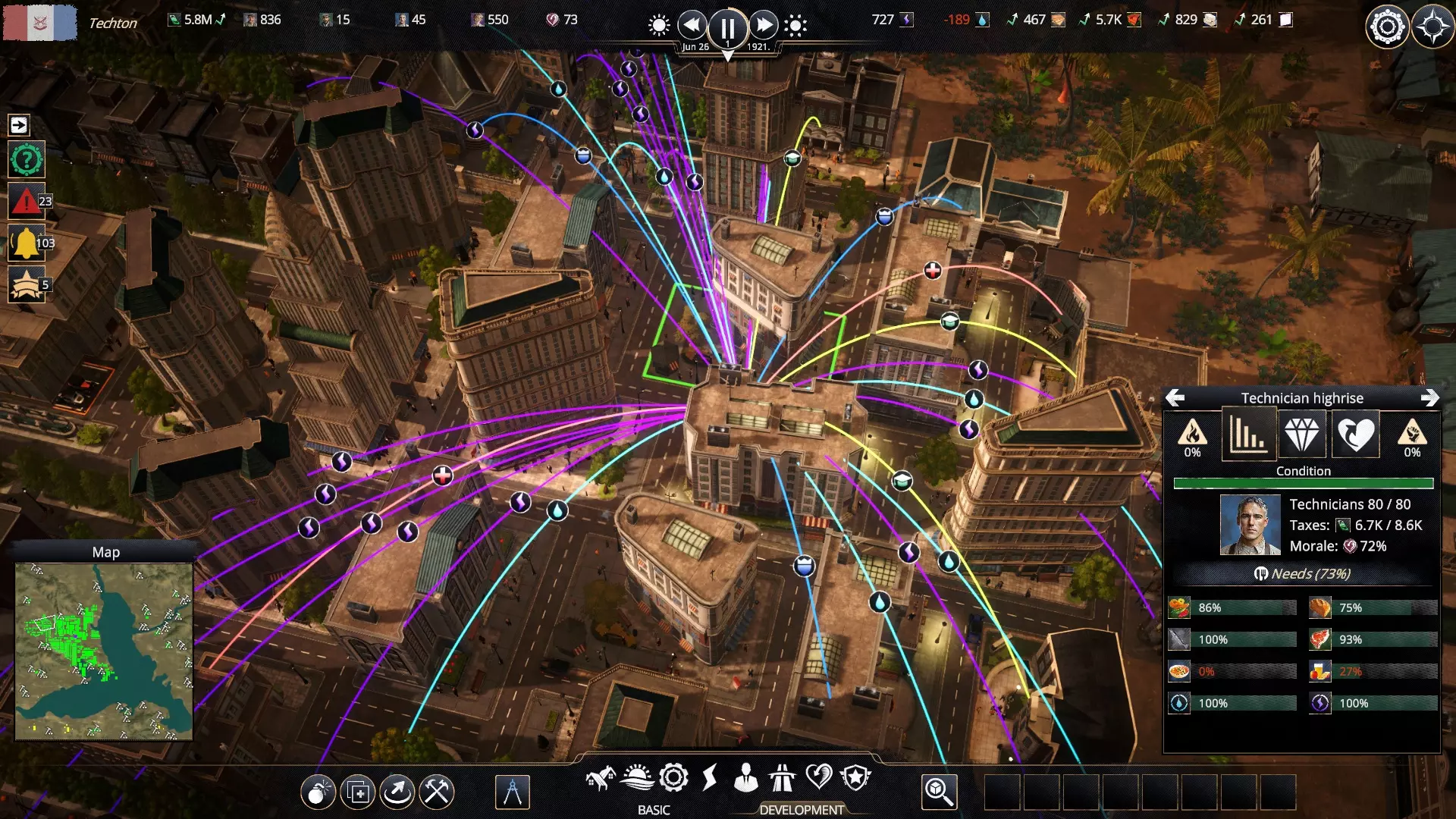Open the highway roads build category
Viewport: 1456px width, 819px height.
(x=782, y=778)
